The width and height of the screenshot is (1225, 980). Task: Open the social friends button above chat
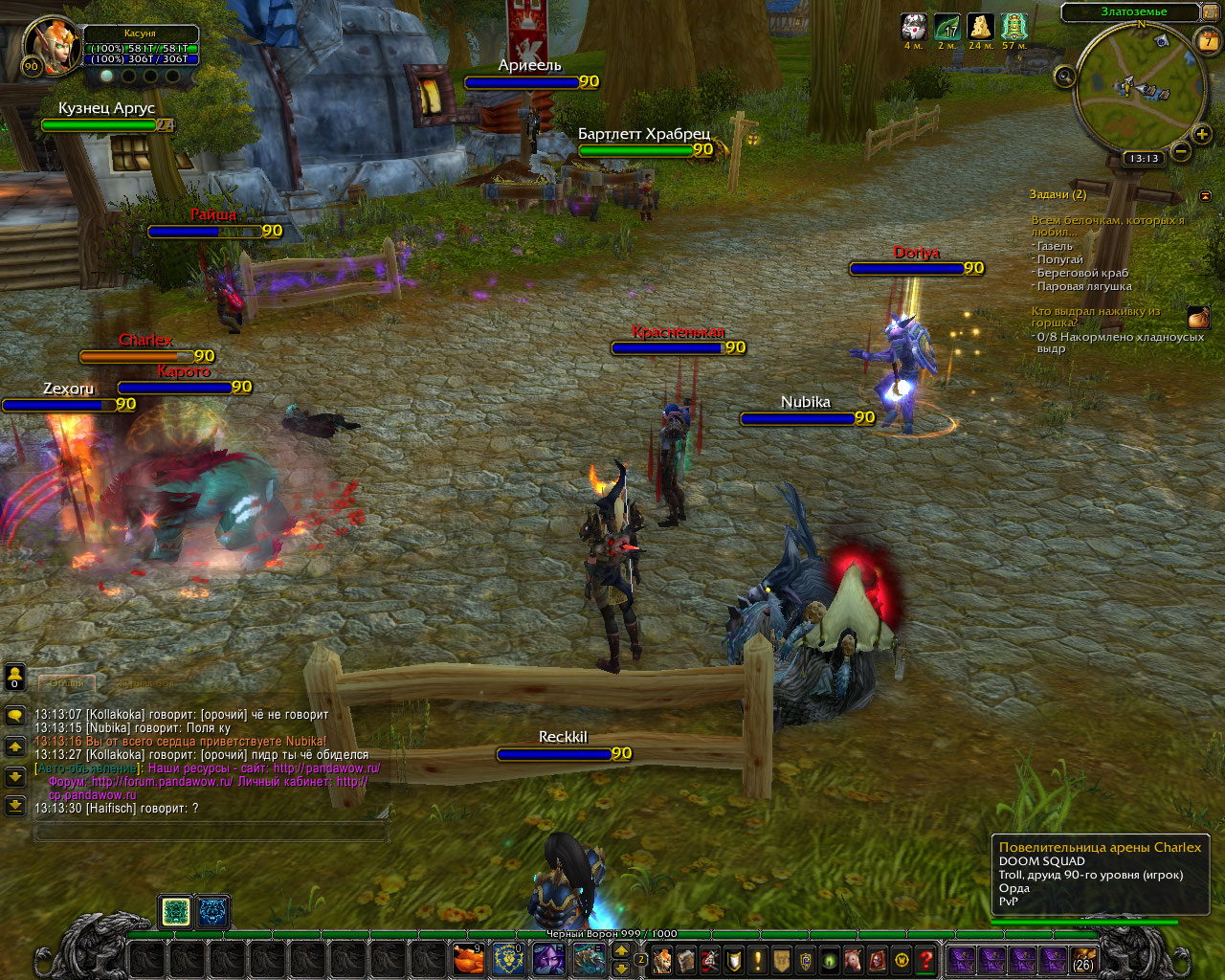click(x=15, y=677)
